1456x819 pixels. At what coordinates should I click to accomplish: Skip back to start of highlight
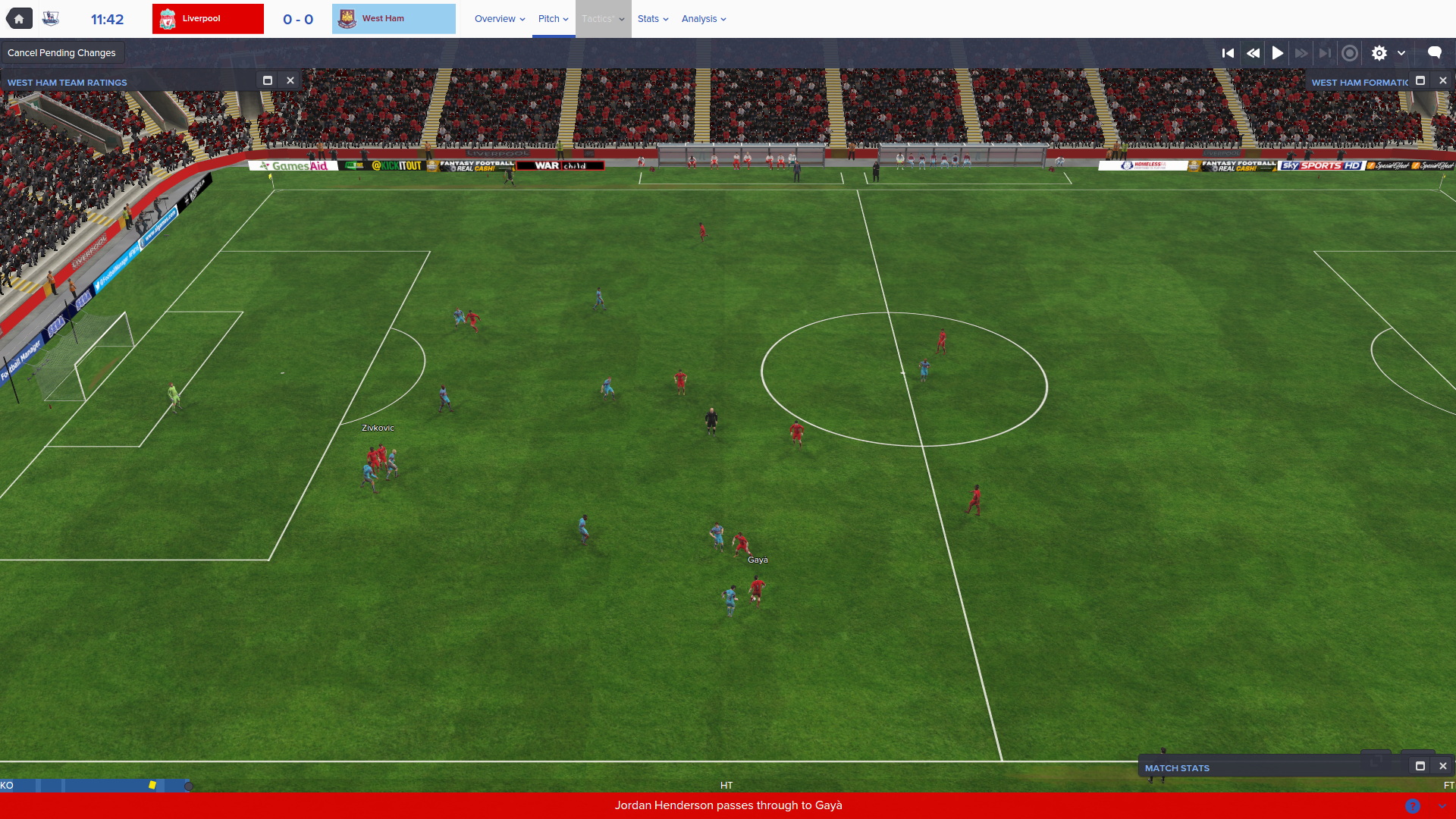click(x=1228, y=53)
